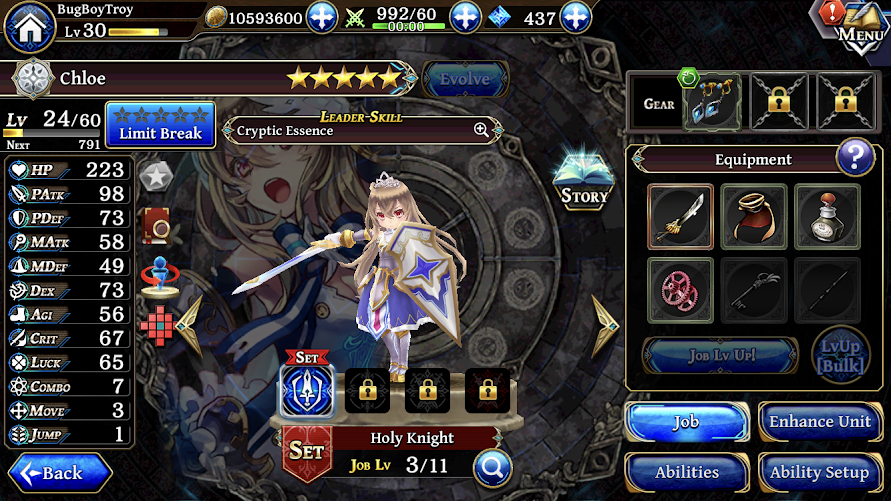Add more gold coins with plus
The width and height of the screenshot is (891, 501).
pyautogui.click(x=322, y=17)
